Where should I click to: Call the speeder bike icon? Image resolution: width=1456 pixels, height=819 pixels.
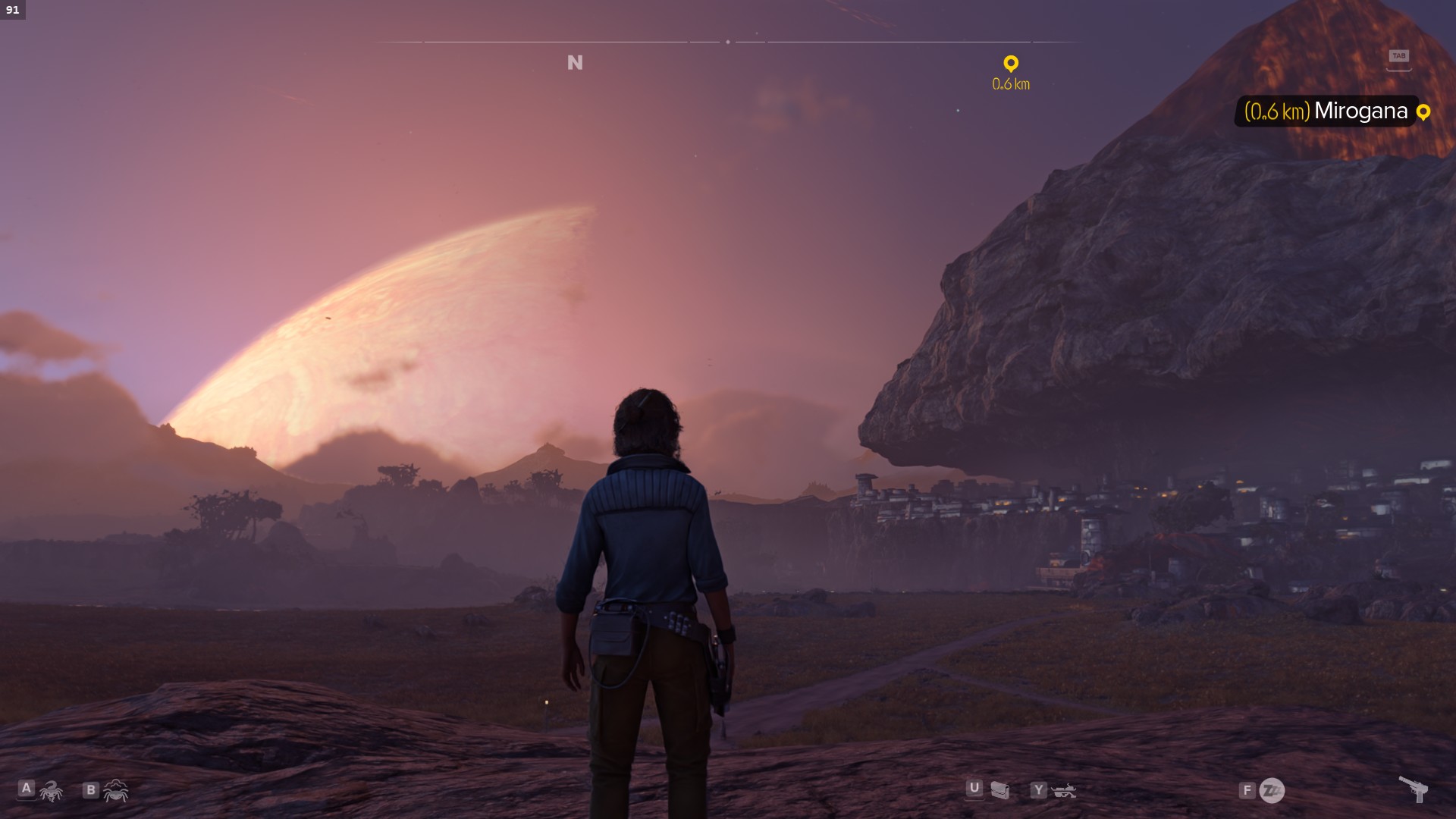(x=1064, y=791)
